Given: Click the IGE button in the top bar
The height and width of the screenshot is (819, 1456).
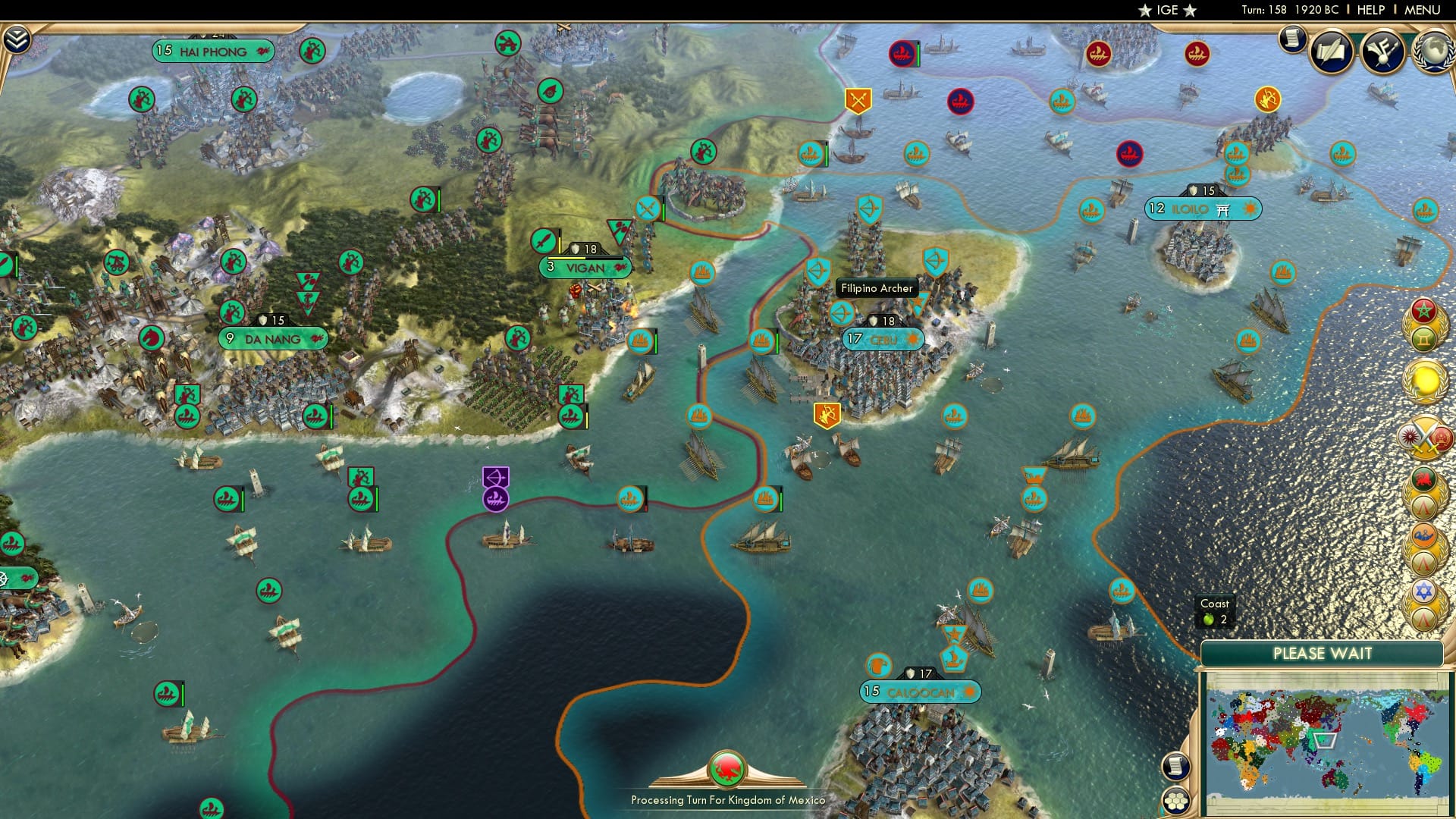Looking at the screenshot, I should click(1169, 11).
